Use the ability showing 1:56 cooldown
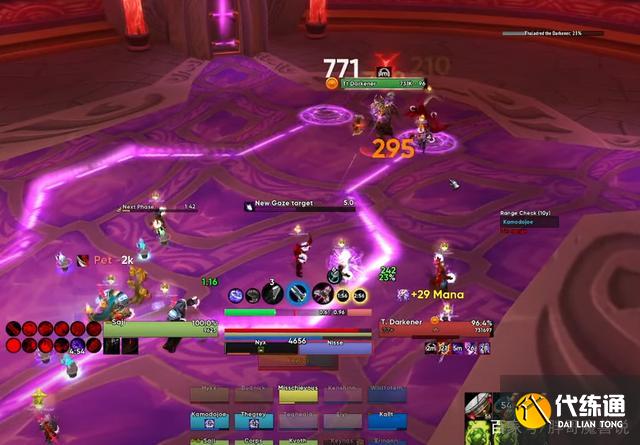The height and width of the screenshot is (445, 640). pos(342,296)
